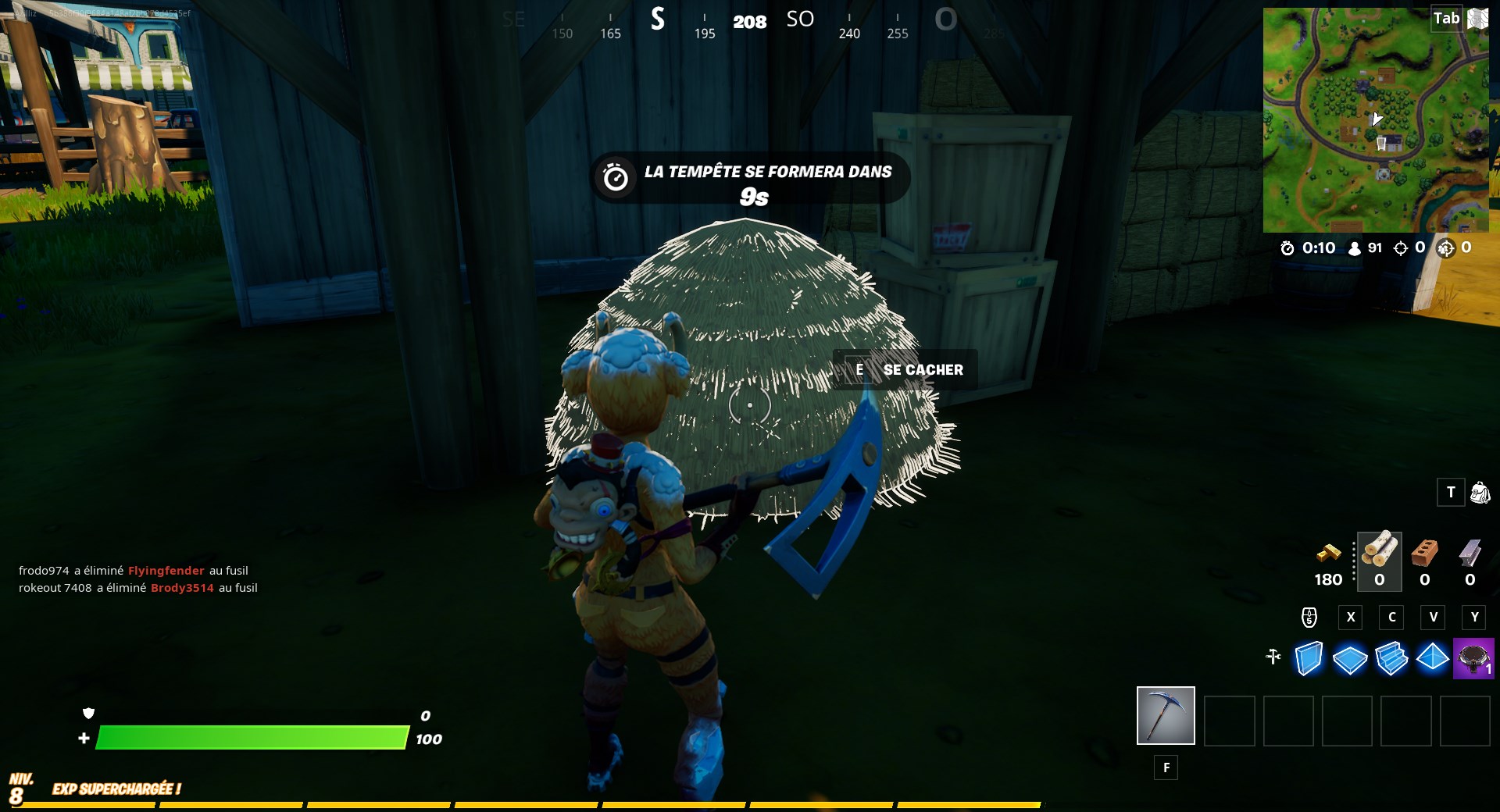Viewport: 1500px width, 812px height.
Task: Select the purple trap item slot
Action: [1473, 660]
